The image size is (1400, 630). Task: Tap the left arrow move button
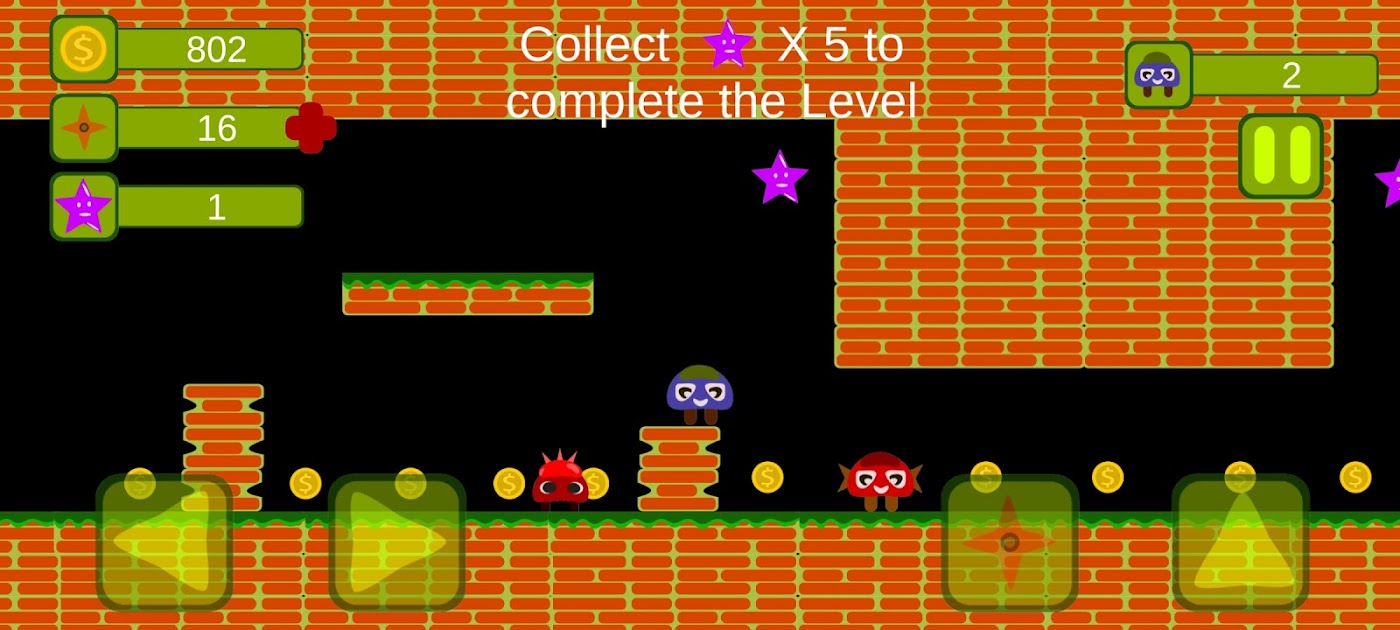(x=164, y=542)
